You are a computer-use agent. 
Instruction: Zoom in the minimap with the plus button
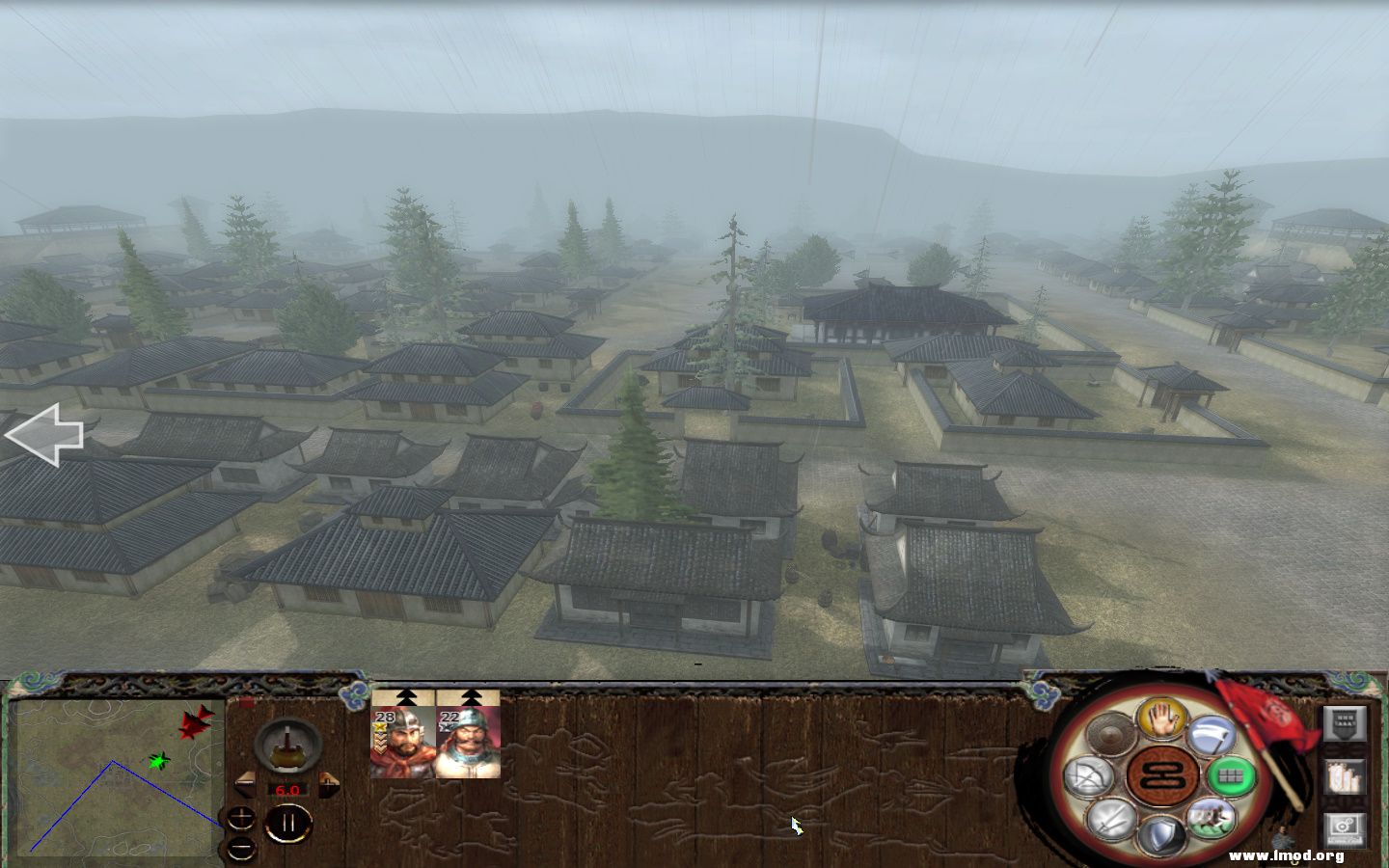tap(242, 817)
